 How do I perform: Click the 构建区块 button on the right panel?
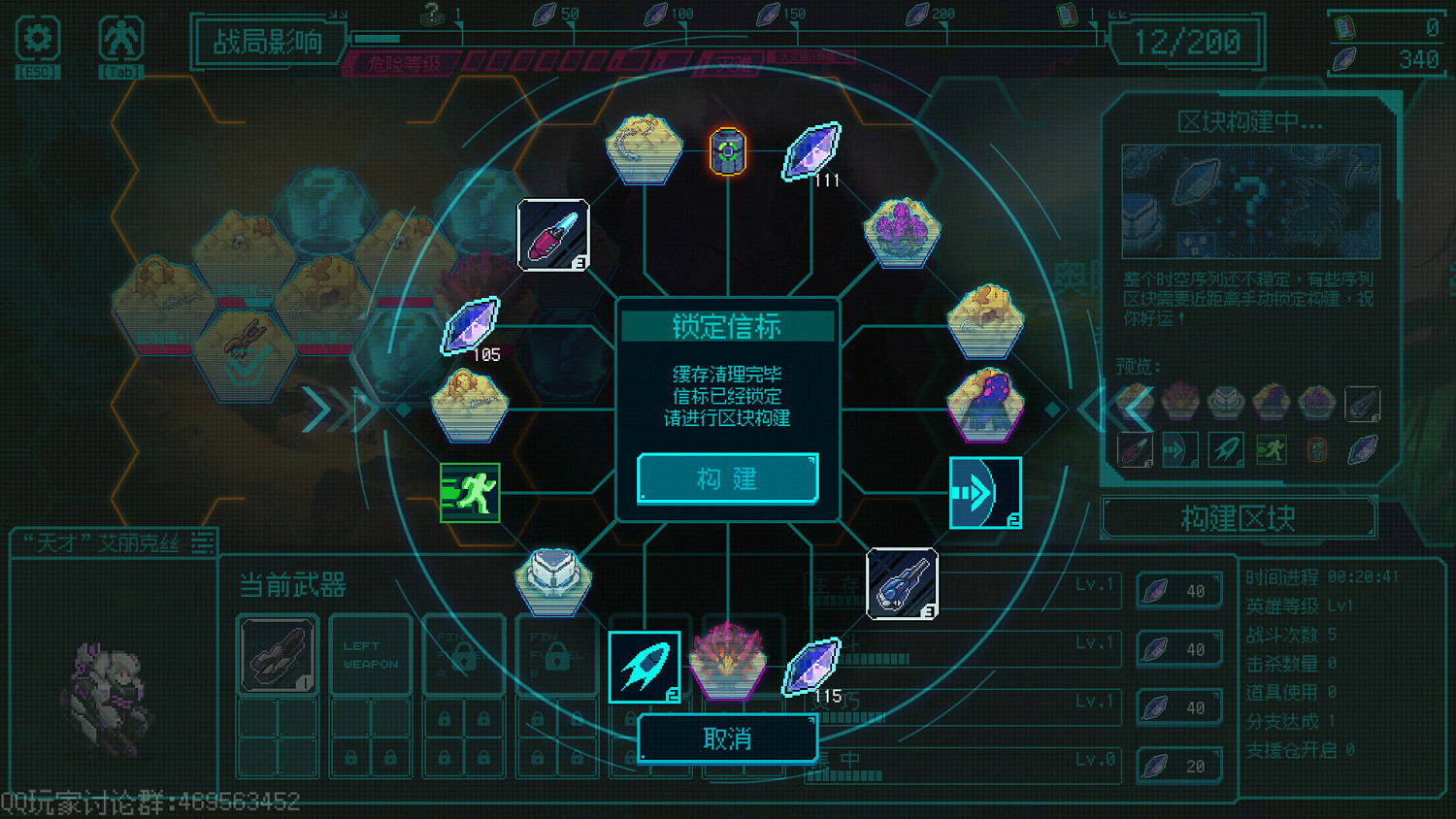1239,518
